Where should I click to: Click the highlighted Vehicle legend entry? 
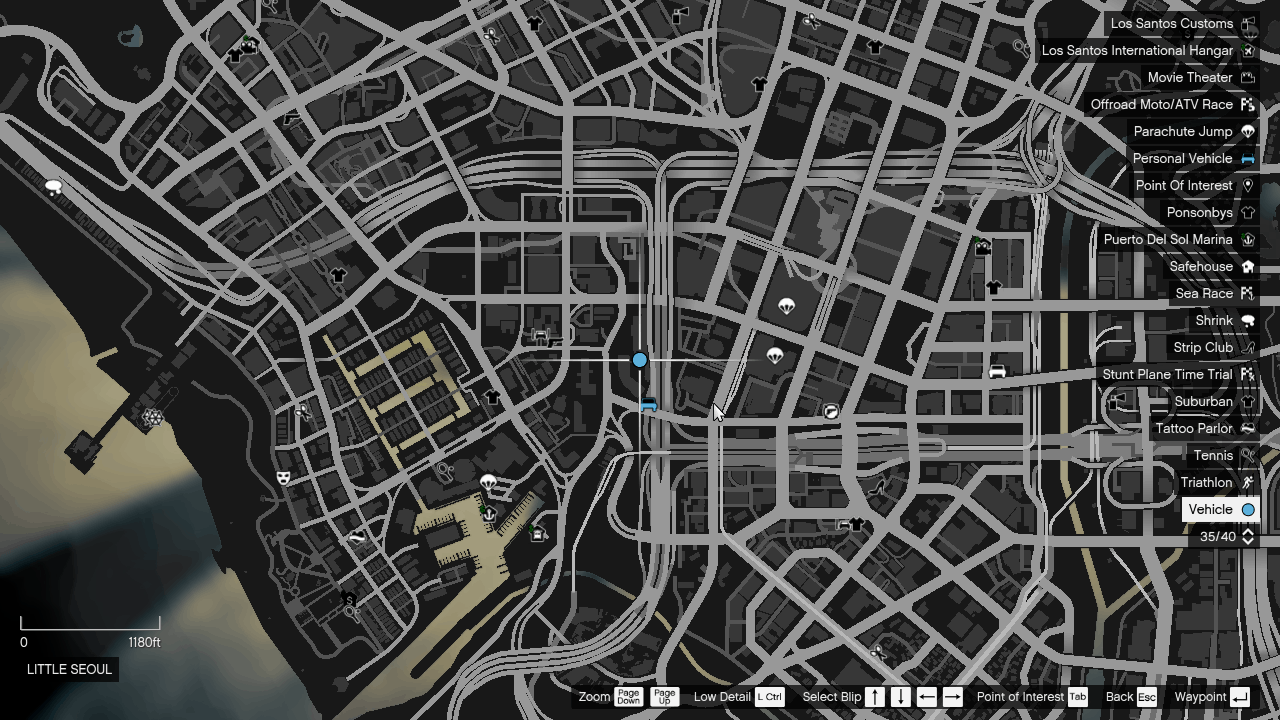point(1220,509)
